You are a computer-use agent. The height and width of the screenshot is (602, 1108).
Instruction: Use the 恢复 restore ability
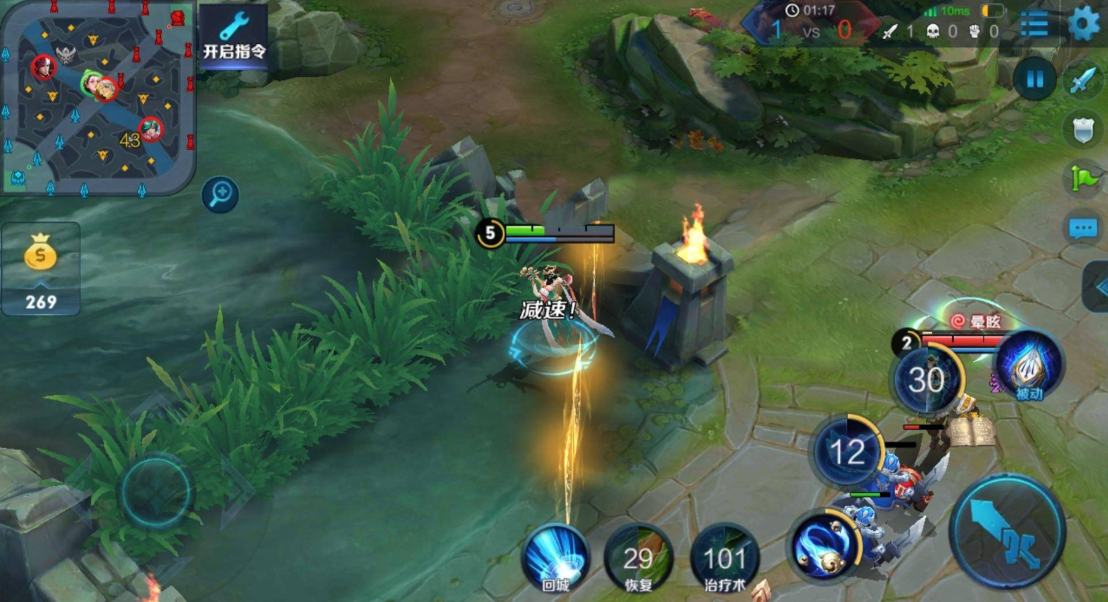point(638,558)
